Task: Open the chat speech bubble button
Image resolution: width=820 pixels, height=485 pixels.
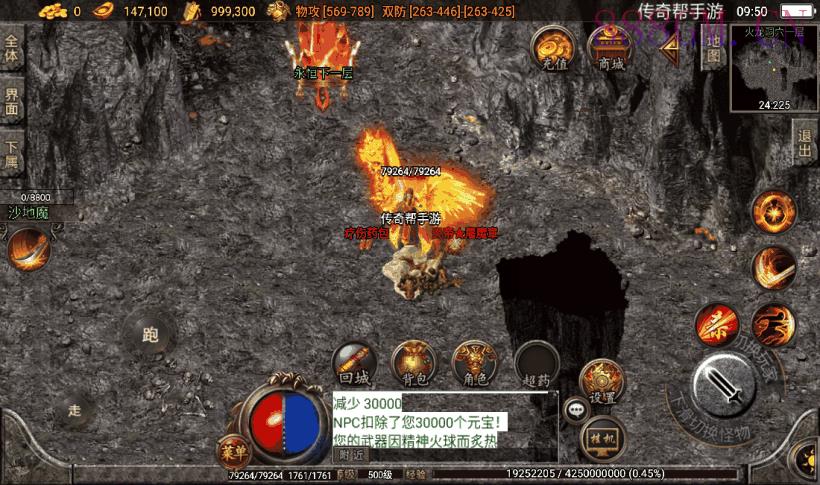Action: tap(575, 408)
